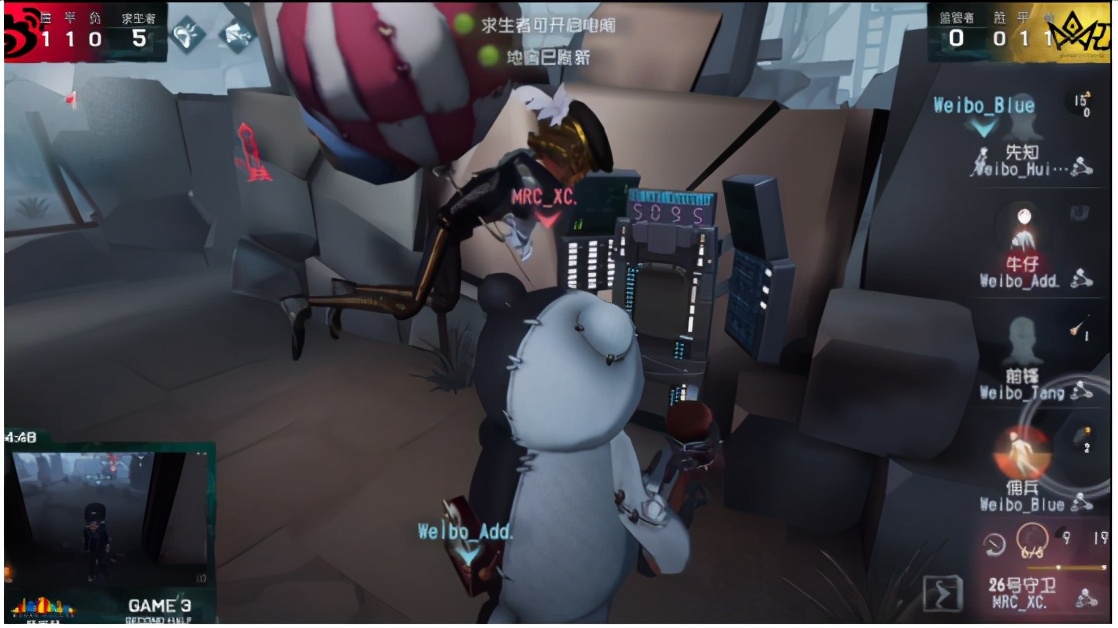
Task: Click the second diamond trait icon
Action: pos(237,35)
